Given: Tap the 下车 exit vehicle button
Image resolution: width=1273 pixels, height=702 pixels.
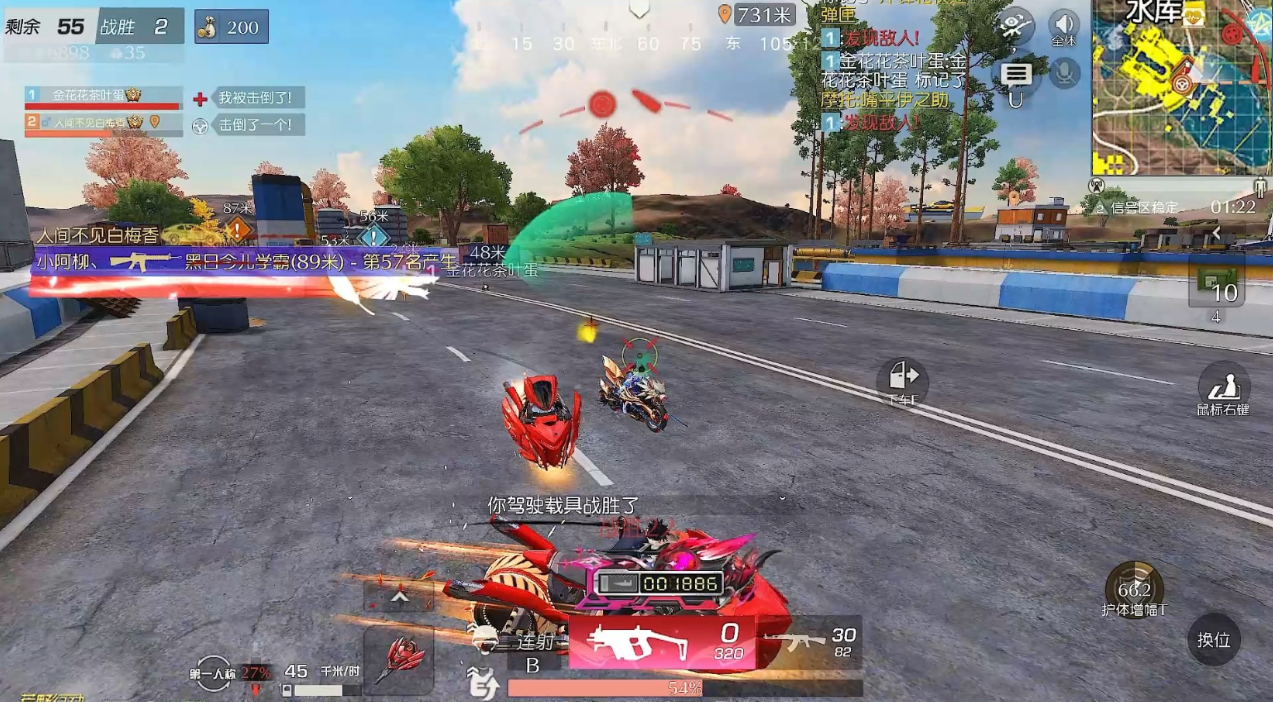Looking at the screenshot, I should point(902,380).
